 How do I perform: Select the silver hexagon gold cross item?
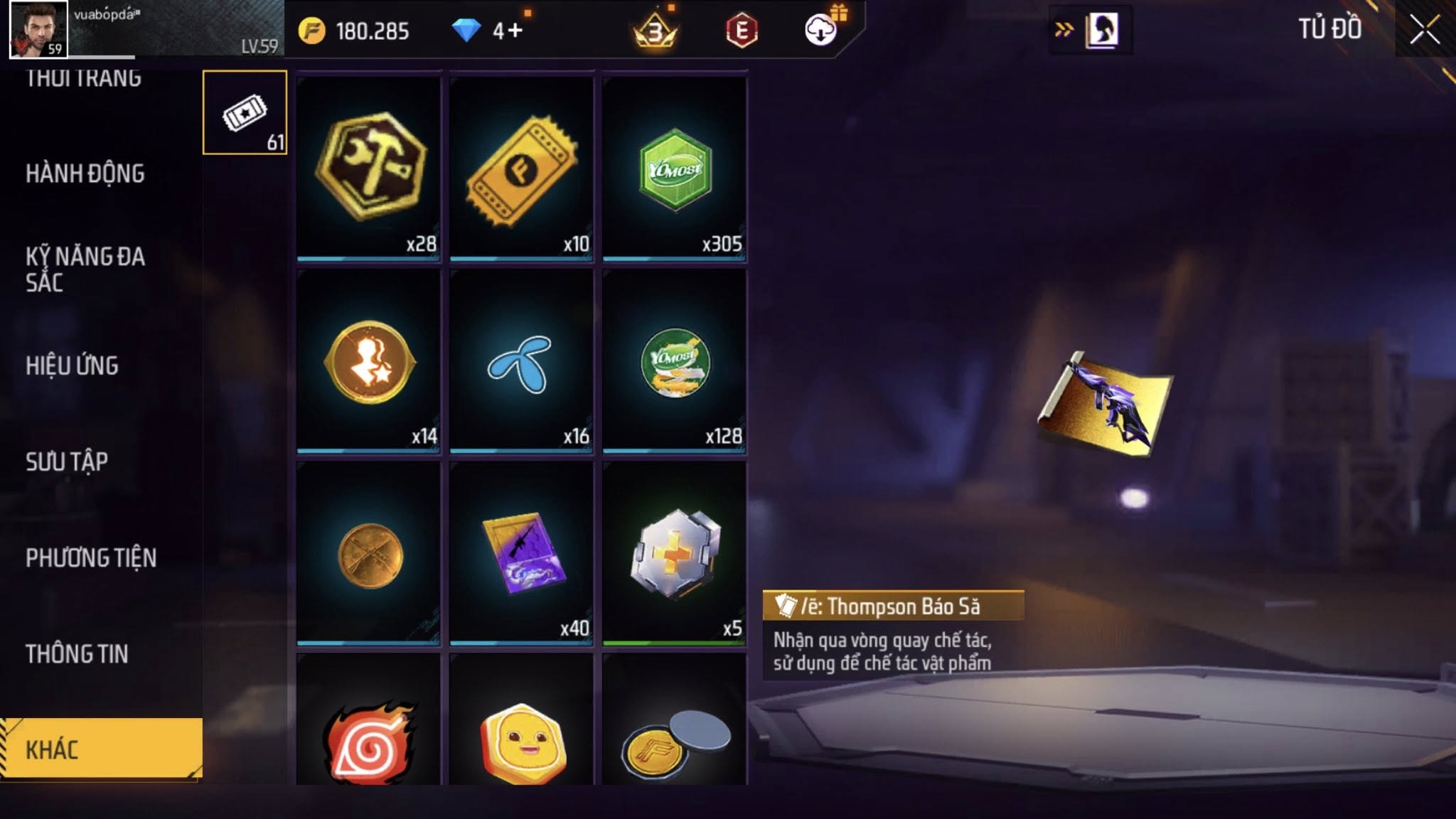674,552
